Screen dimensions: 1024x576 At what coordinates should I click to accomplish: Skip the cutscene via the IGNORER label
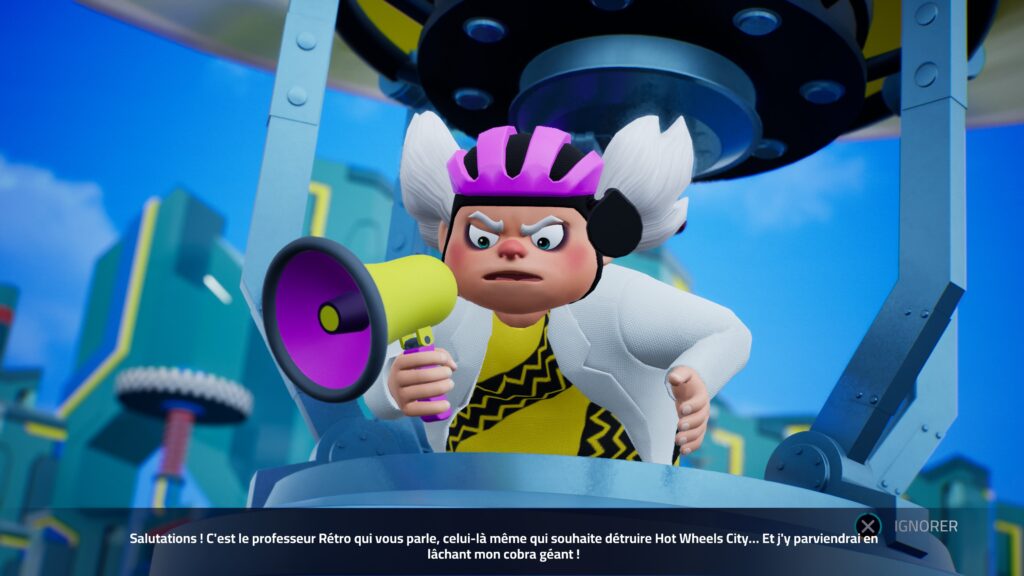click(x=925, y=526)
